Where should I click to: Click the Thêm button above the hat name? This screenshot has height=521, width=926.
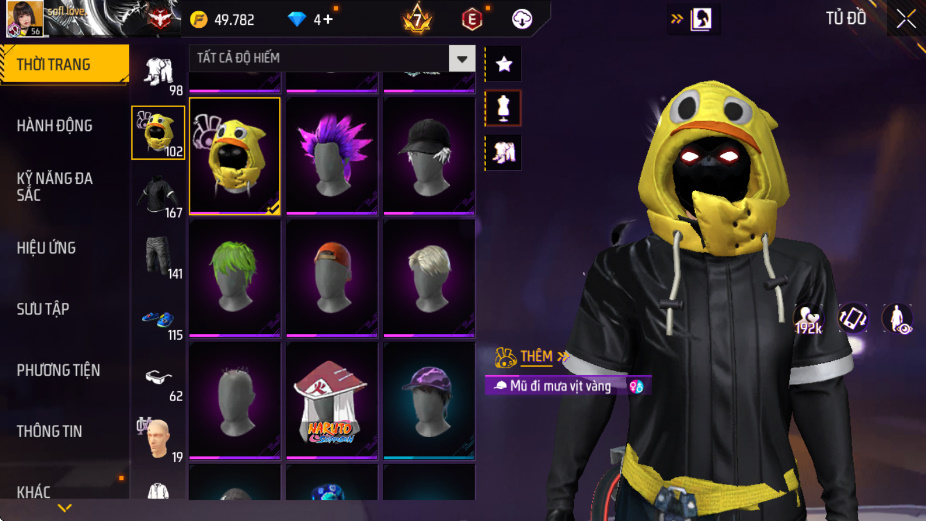pos(537,357)
